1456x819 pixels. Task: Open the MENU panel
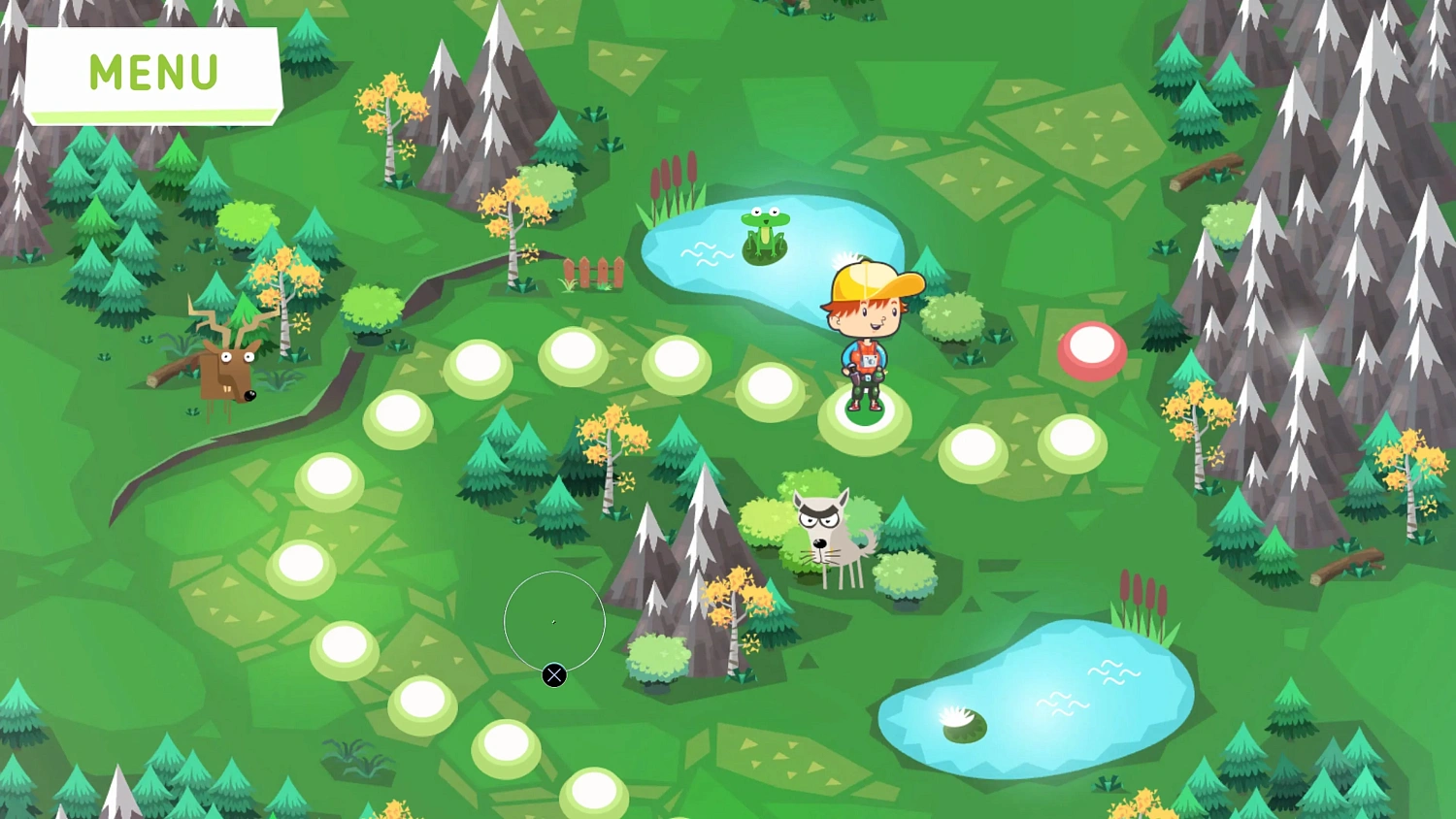click(152, 71)
